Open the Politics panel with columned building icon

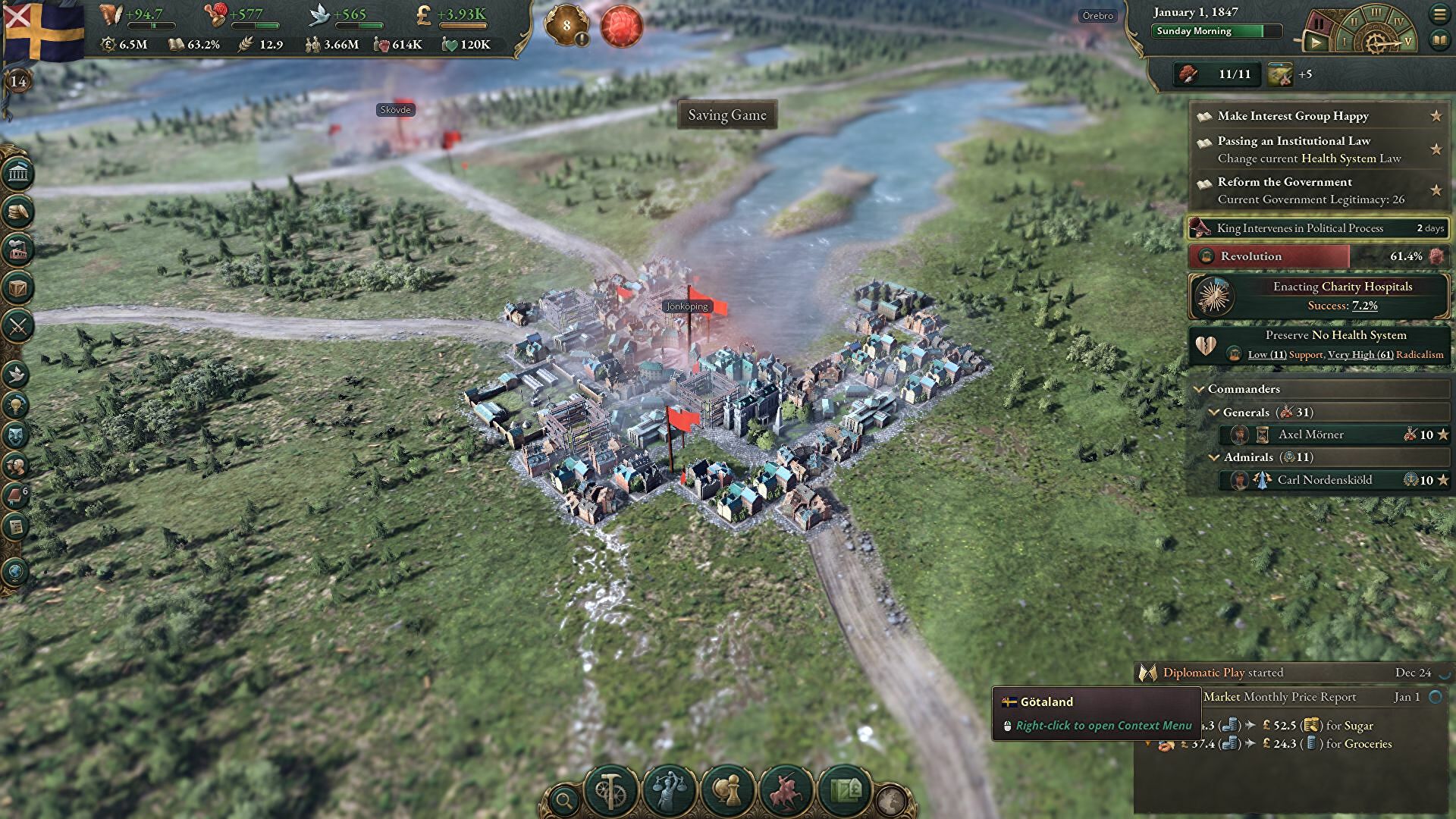(18, 174)
